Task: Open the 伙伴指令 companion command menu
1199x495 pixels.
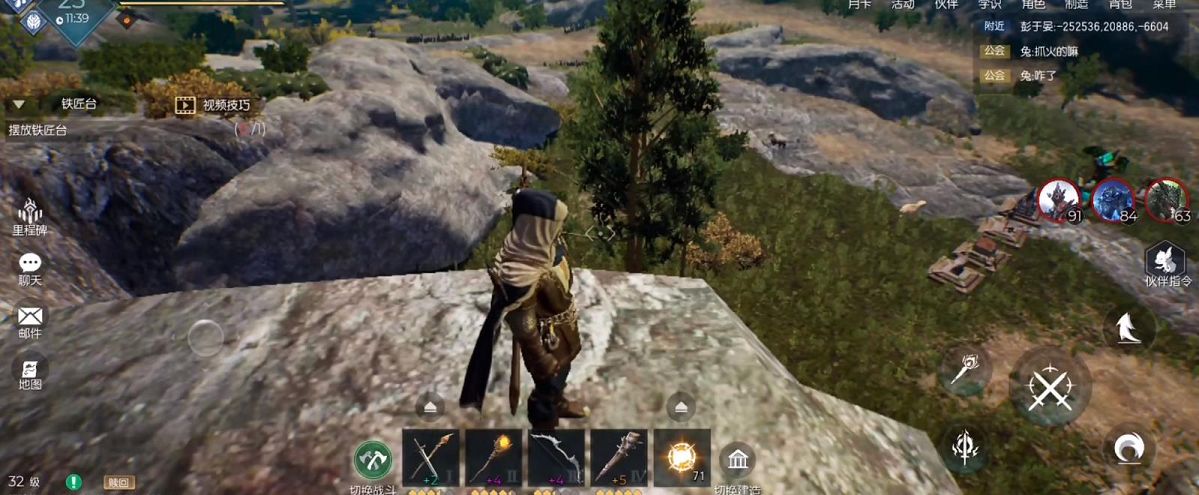Action: (x=1167, y=263)
